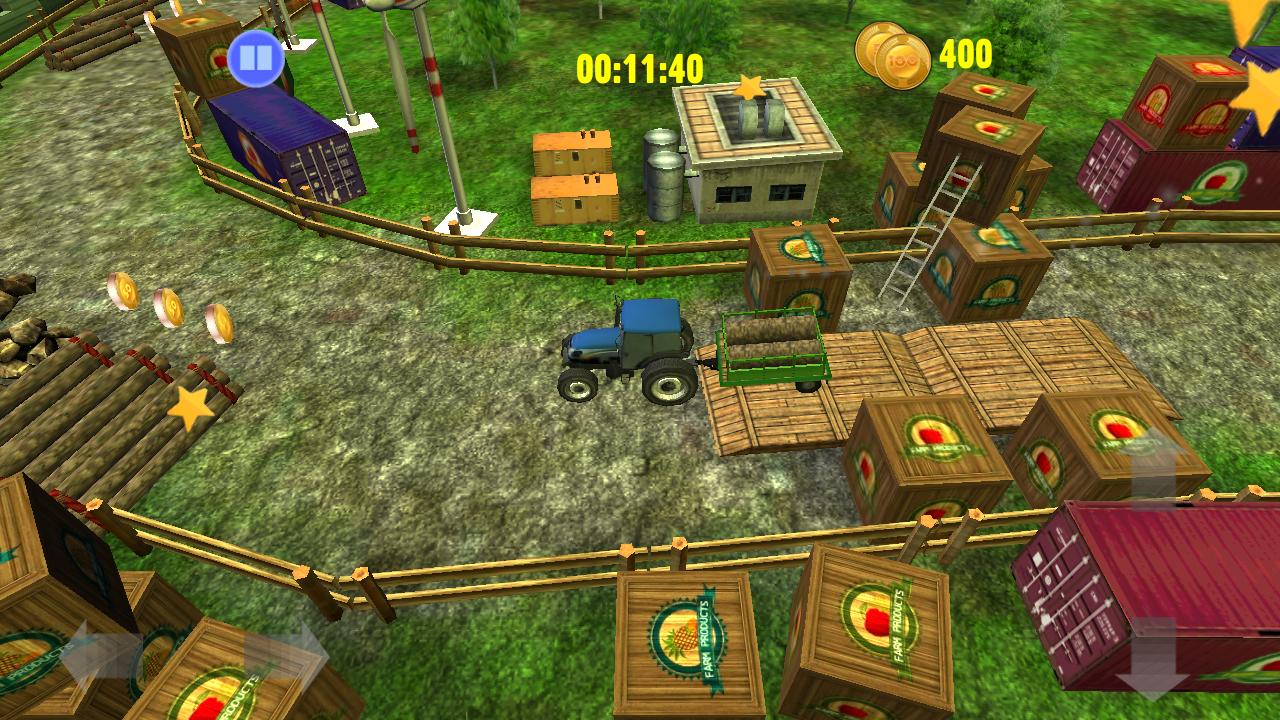Image resolution: width=1280 pixels, height=720 pixels.
Task: Tap the score value 400
Action: coord(967,58)
